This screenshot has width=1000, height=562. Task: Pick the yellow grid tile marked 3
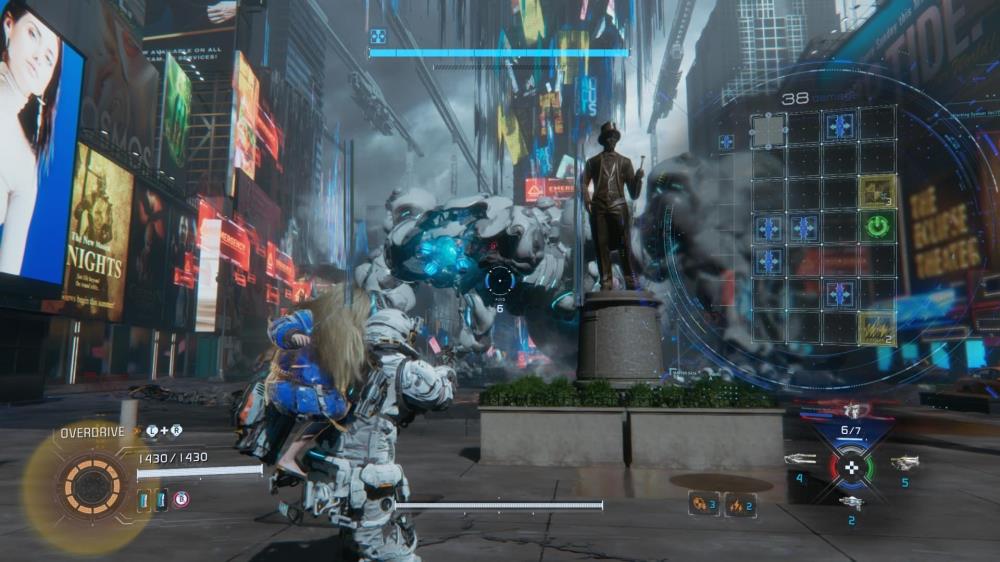pos(877,190)
